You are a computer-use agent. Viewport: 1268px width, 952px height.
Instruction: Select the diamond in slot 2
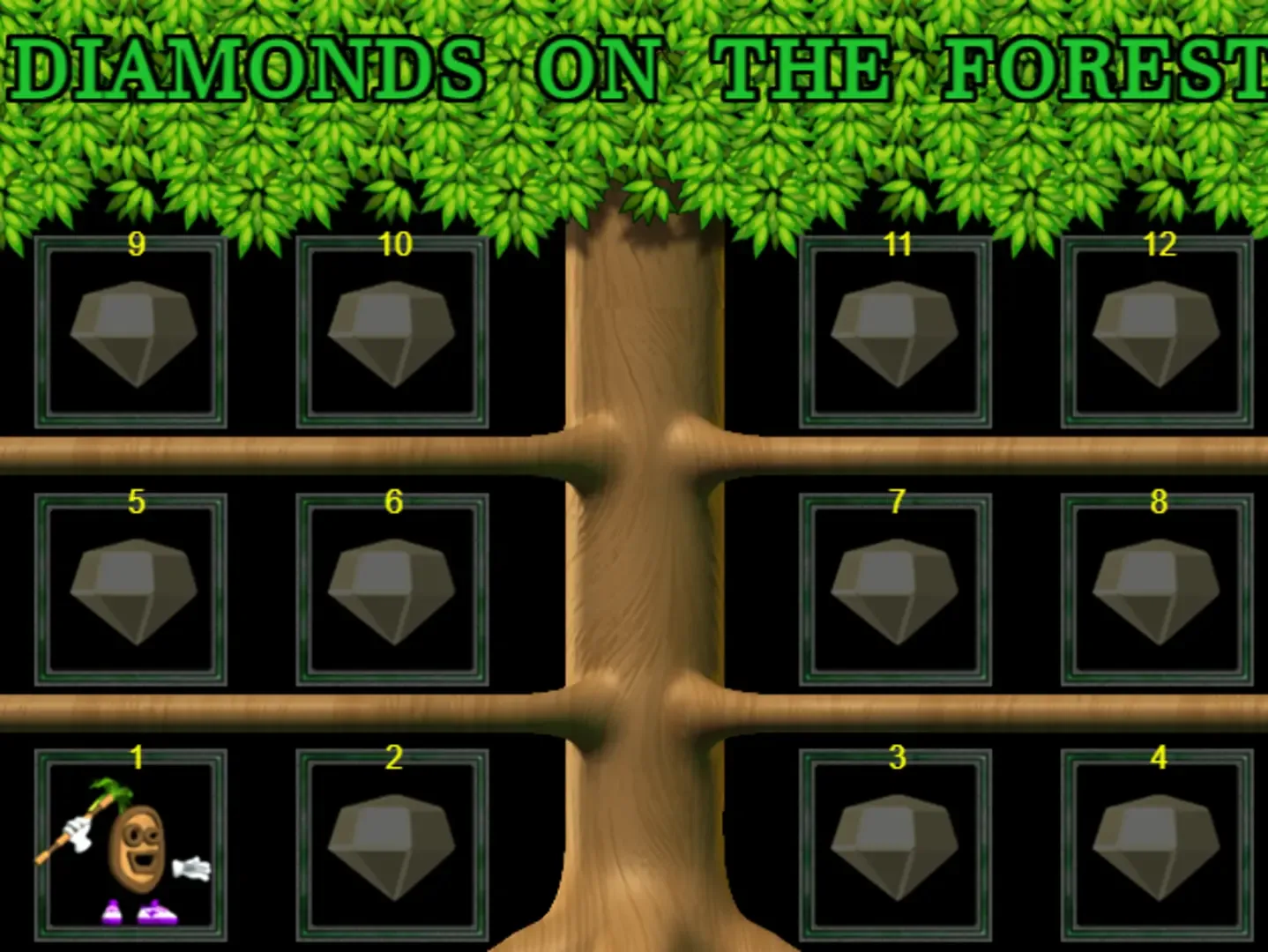(x=394, y=846)
